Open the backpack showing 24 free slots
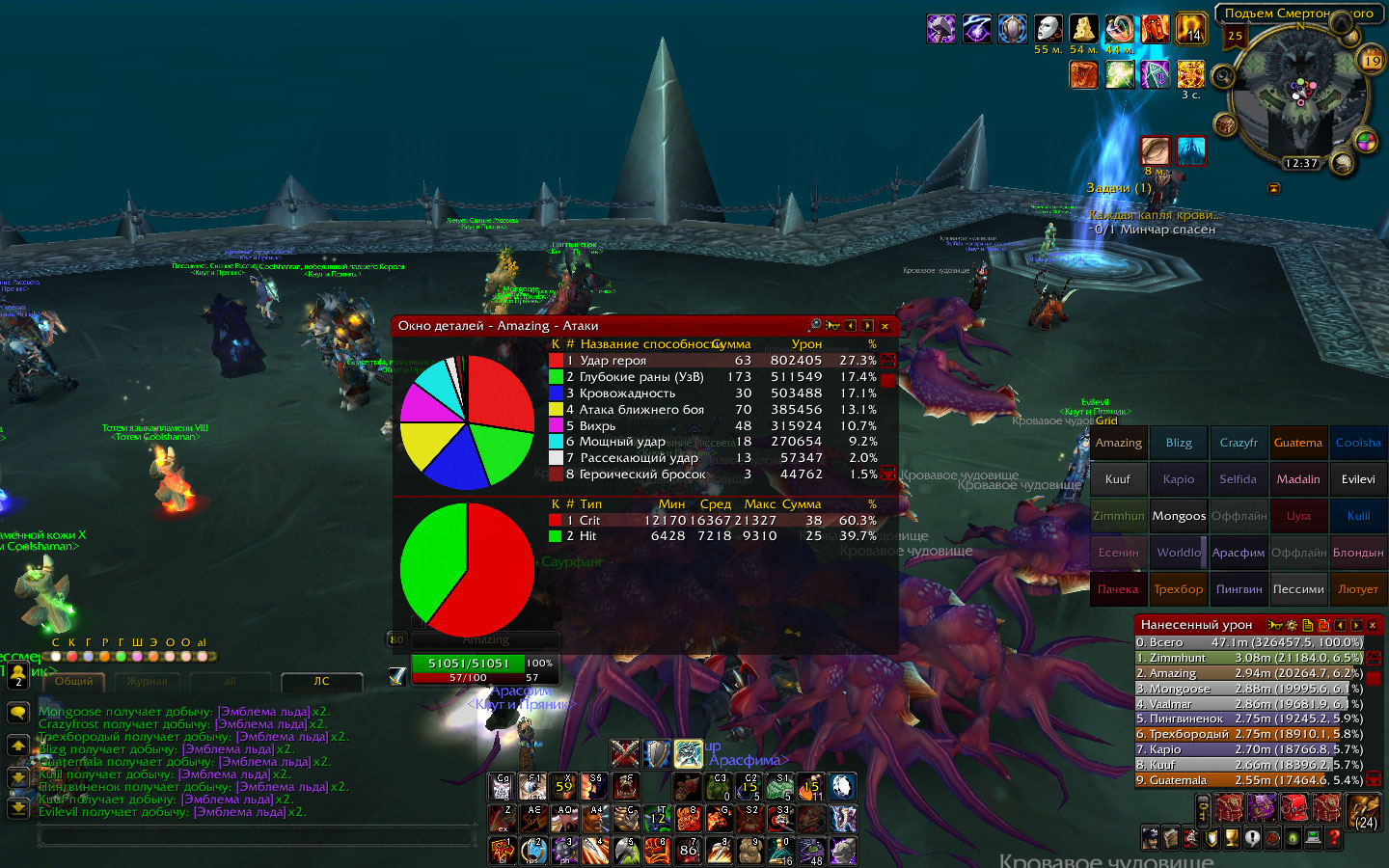This screenshot has width=1389, height=868. pyautogui.click(x=1365, y=811)
